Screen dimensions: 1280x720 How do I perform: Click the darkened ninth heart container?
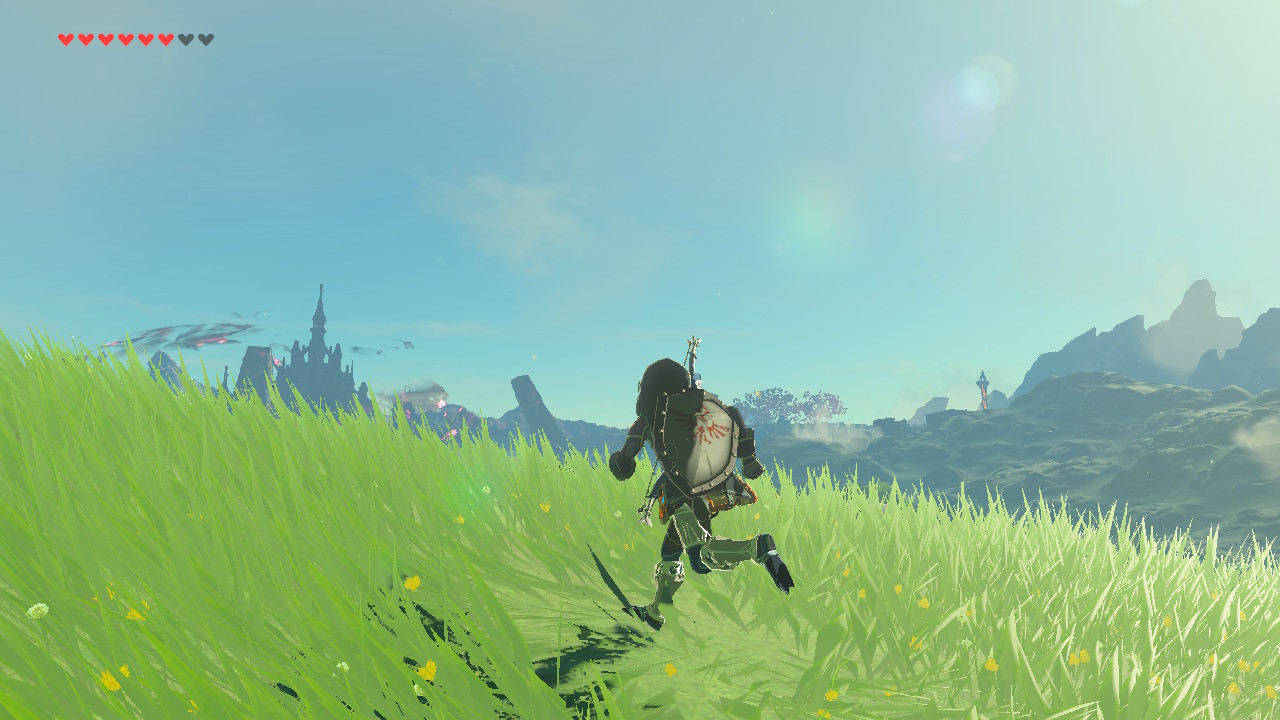pos(206,39)
